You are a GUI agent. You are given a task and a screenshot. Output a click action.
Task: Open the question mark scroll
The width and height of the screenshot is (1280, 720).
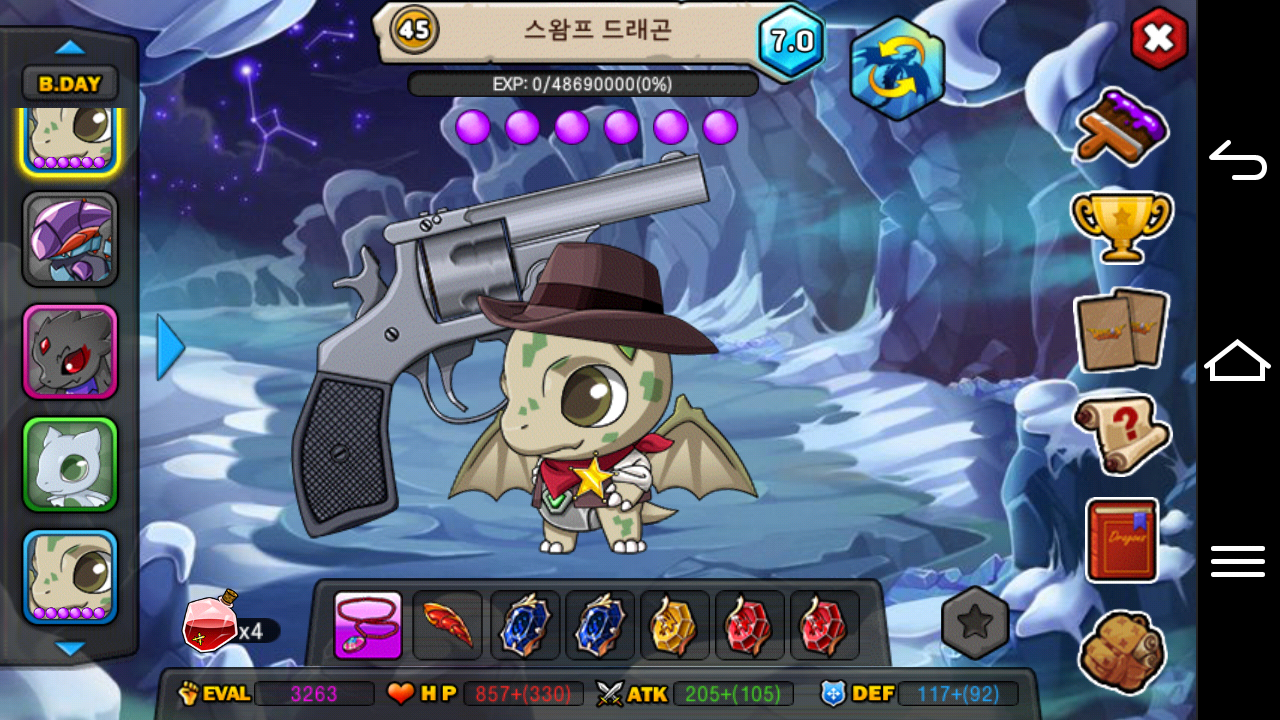click(x=1121, y=434)
